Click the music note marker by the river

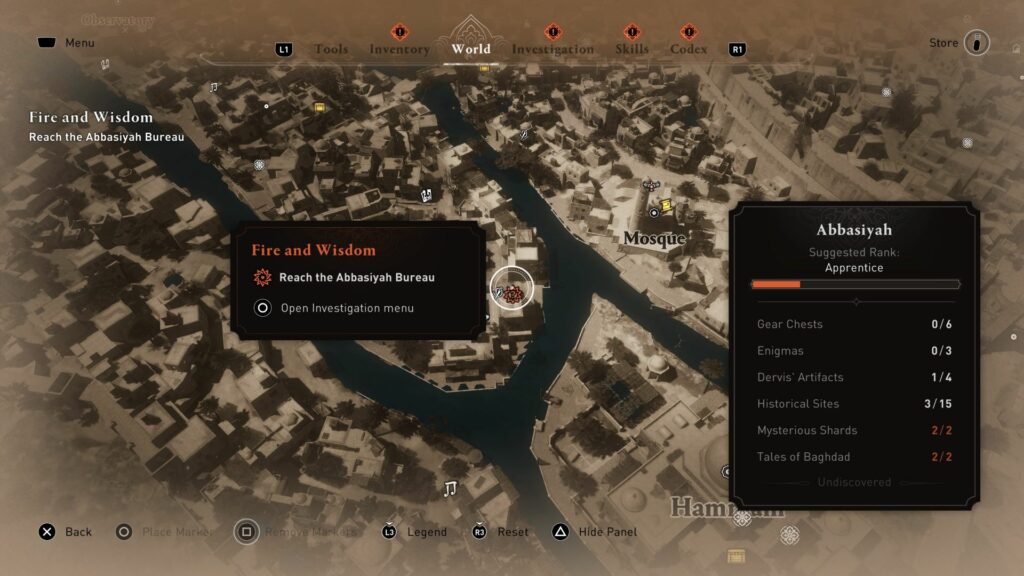click(451, 488)
